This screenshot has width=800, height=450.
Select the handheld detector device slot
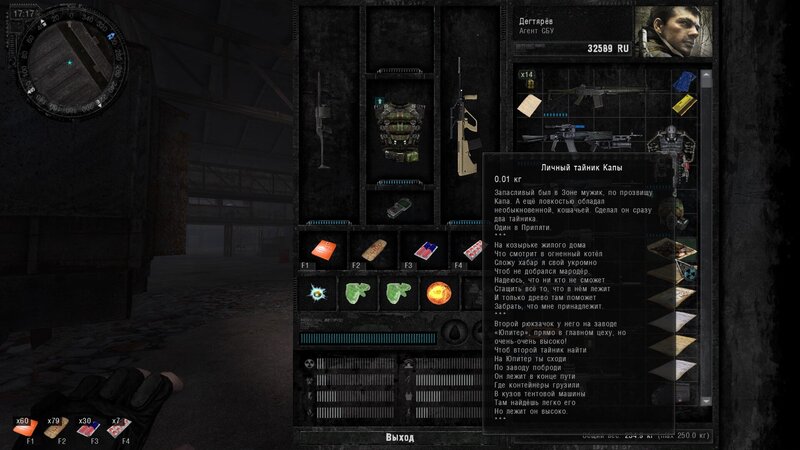pos(397,208)
